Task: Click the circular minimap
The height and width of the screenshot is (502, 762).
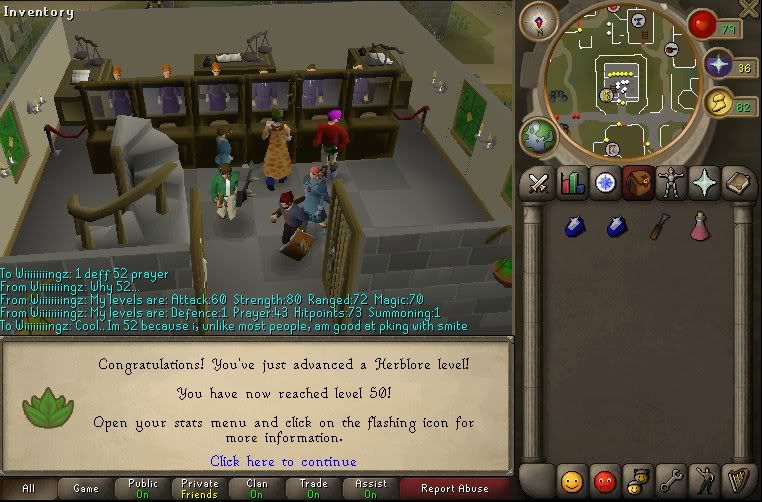Action: coord(620,85)
